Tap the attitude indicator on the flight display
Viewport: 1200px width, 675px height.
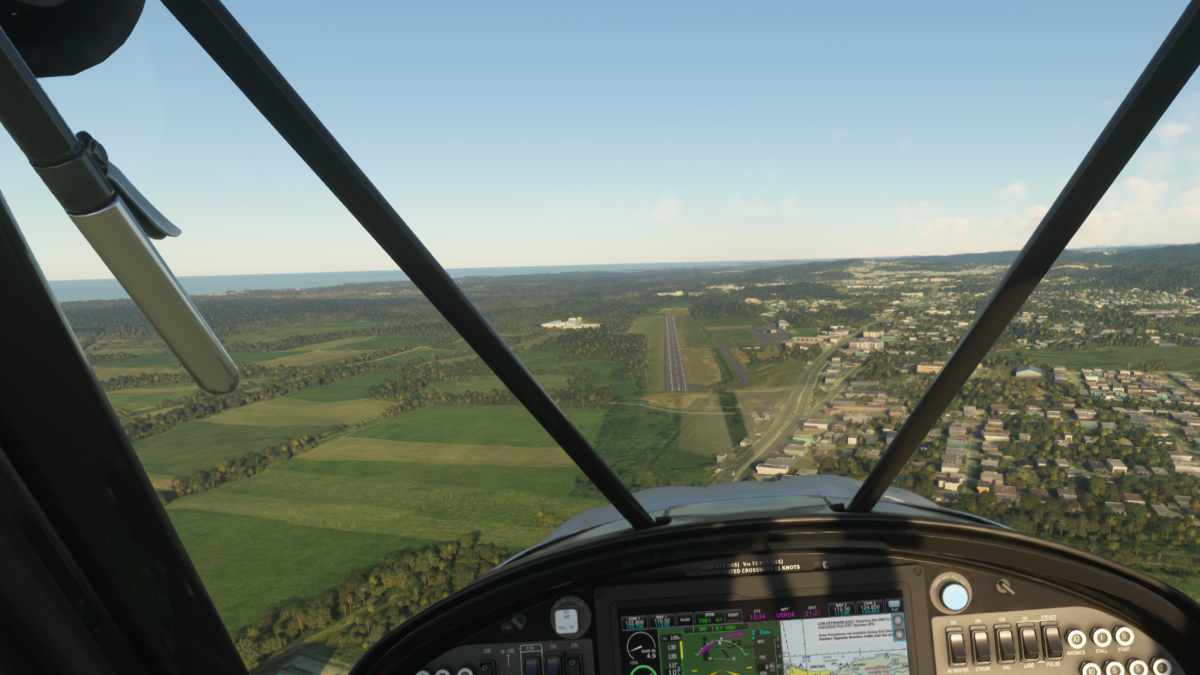[720, 650]
